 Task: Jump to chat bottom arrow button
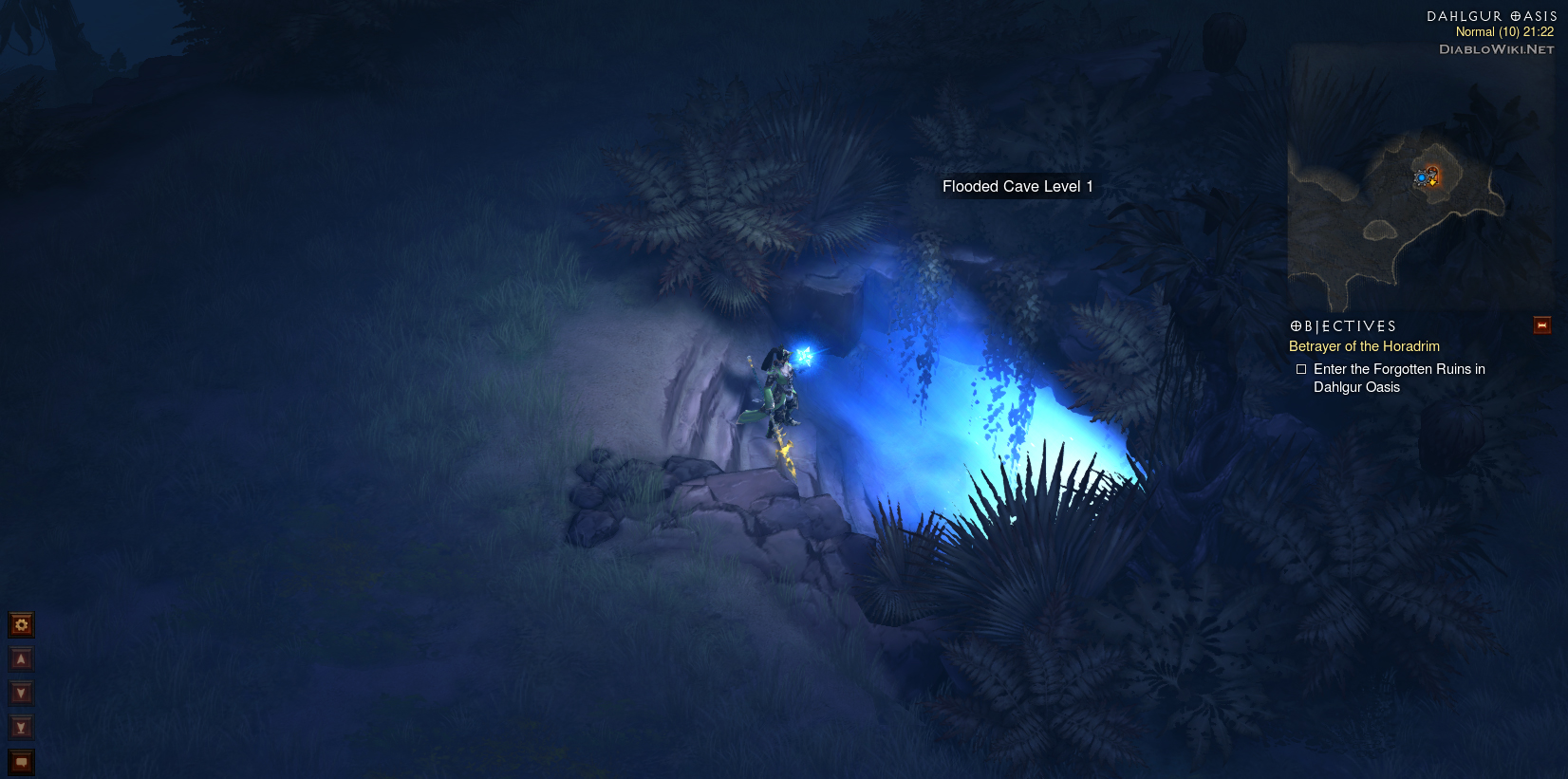[21, 727]
